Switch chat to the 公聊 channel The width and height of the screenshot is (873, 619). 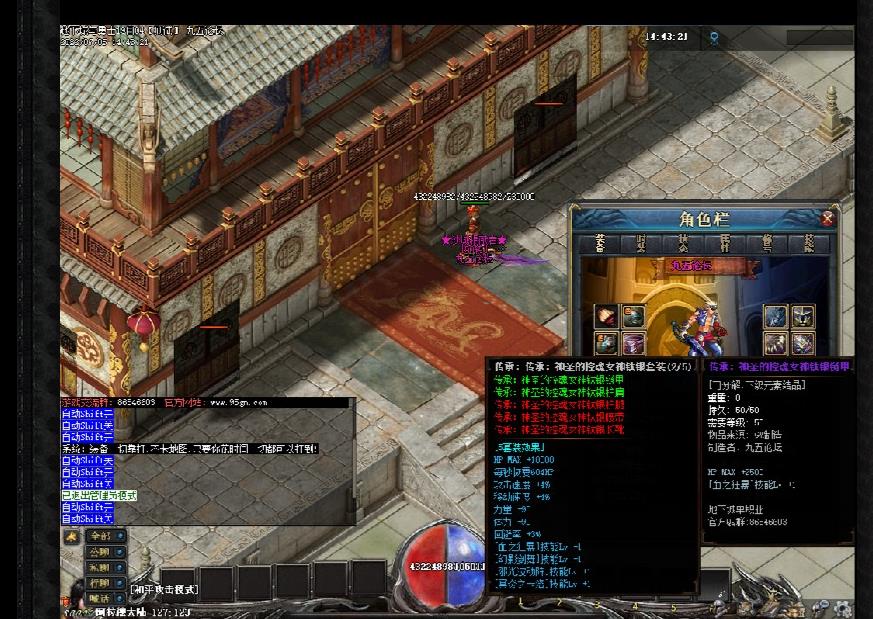(102, 552)
